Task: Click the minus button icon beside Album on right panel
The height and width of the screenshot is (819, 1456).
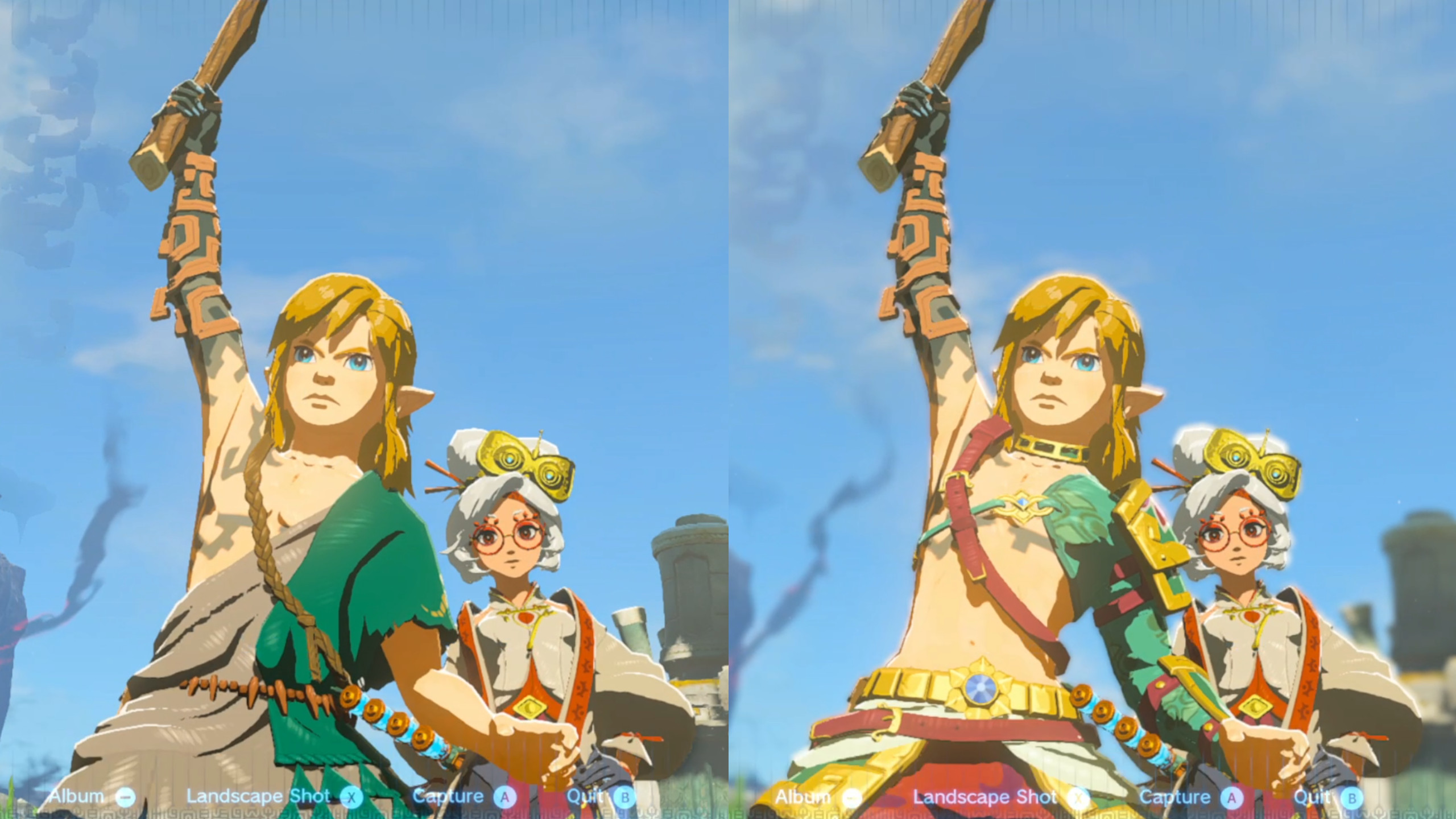Action: coord(852,796)
